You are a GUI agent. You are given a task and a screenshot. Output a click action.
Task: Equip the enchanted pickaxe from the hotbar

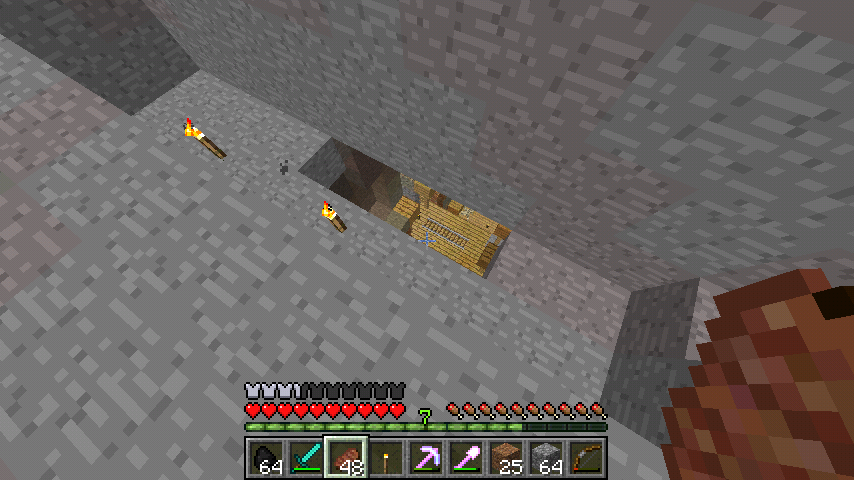[x=426, y=458]
